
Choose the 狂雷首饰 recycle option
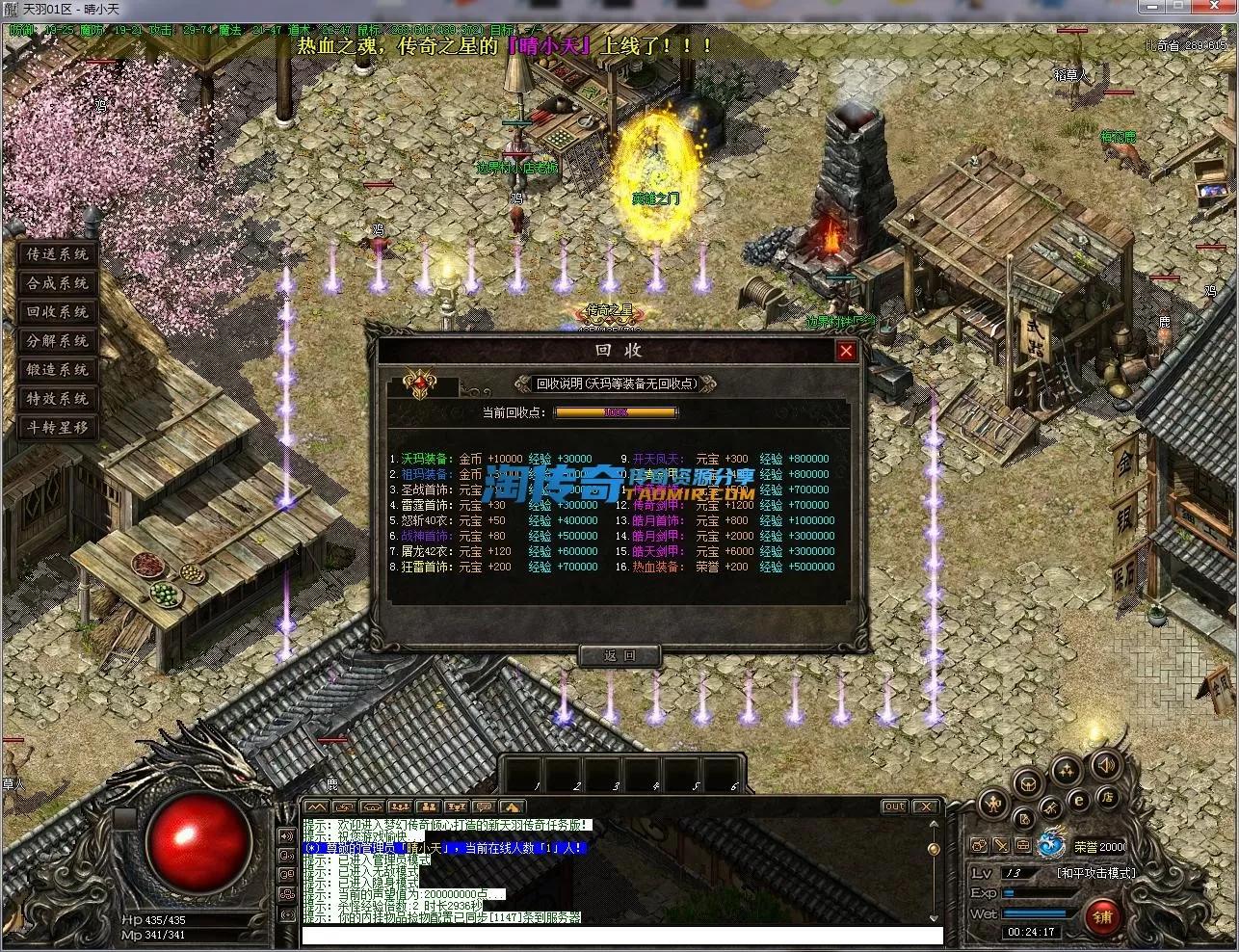[425, 568]
